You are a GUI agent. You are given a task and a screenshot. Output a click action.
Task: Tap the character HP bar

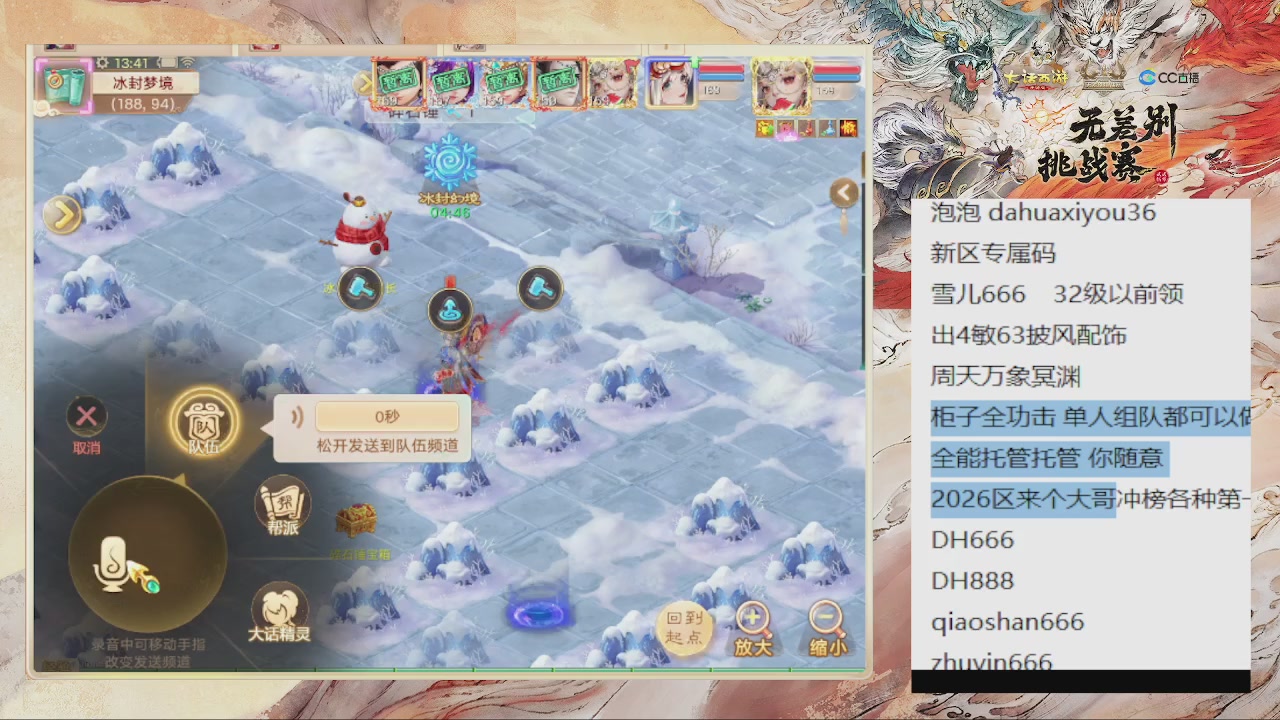[x=835, y=68]
